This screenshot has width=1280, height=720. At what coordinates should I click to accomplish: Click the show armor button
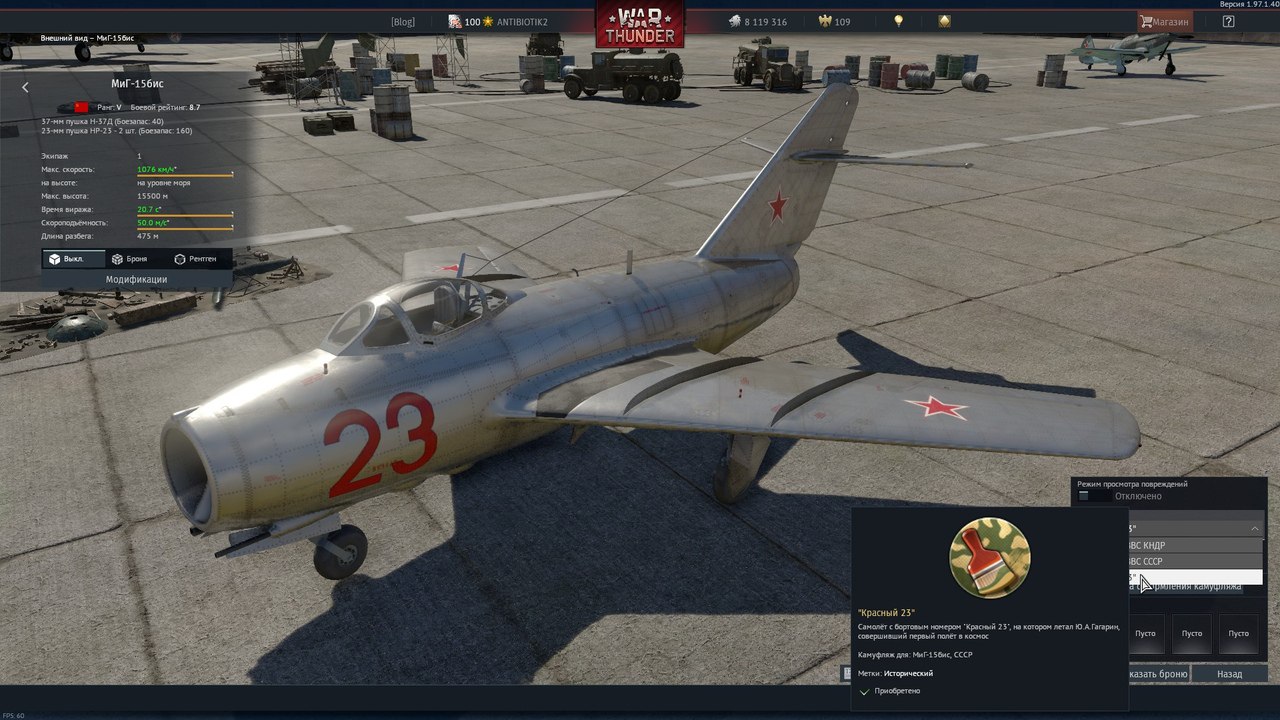[x=1158, y=674]
